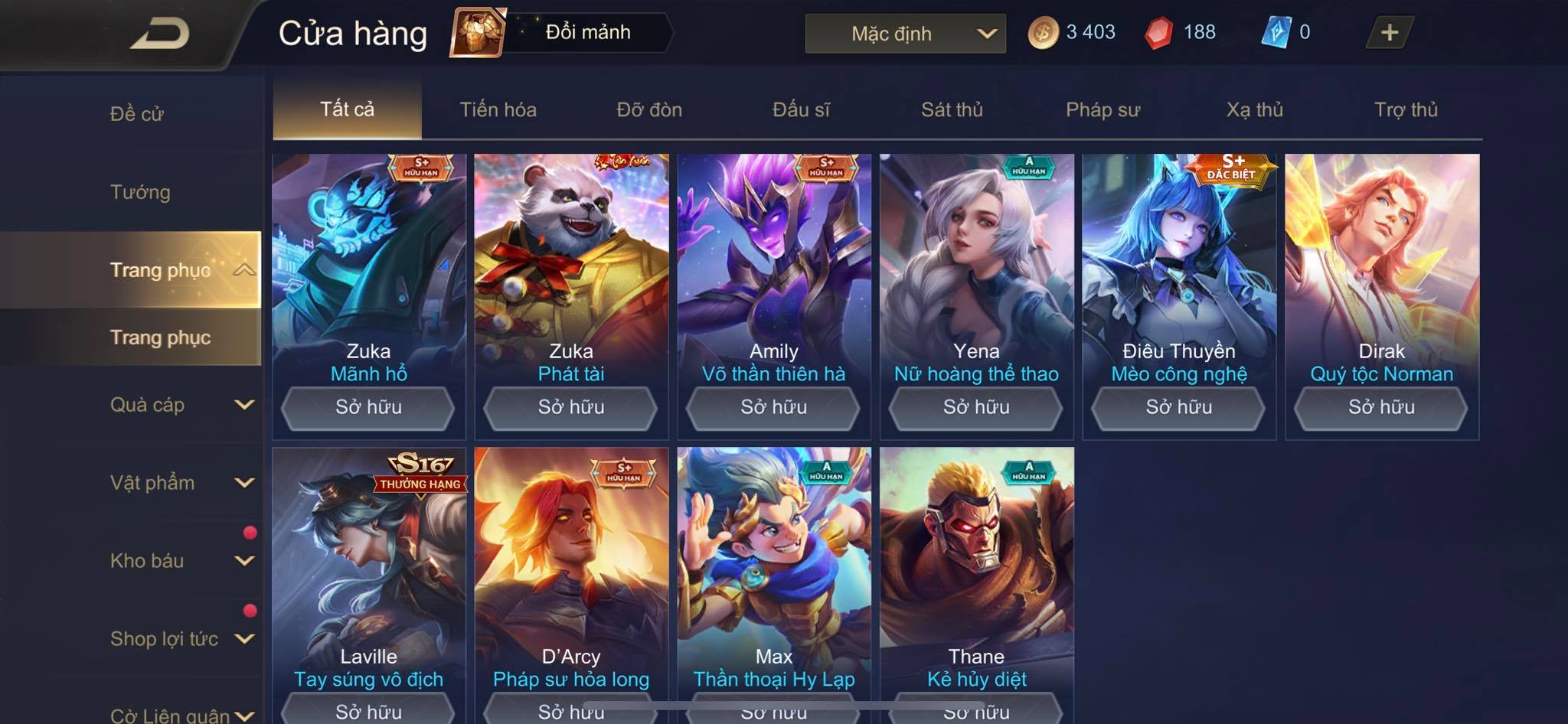1568x724 pixels.
Task: Expand the Quà cáp menu
Action: [x=180, y=405]
